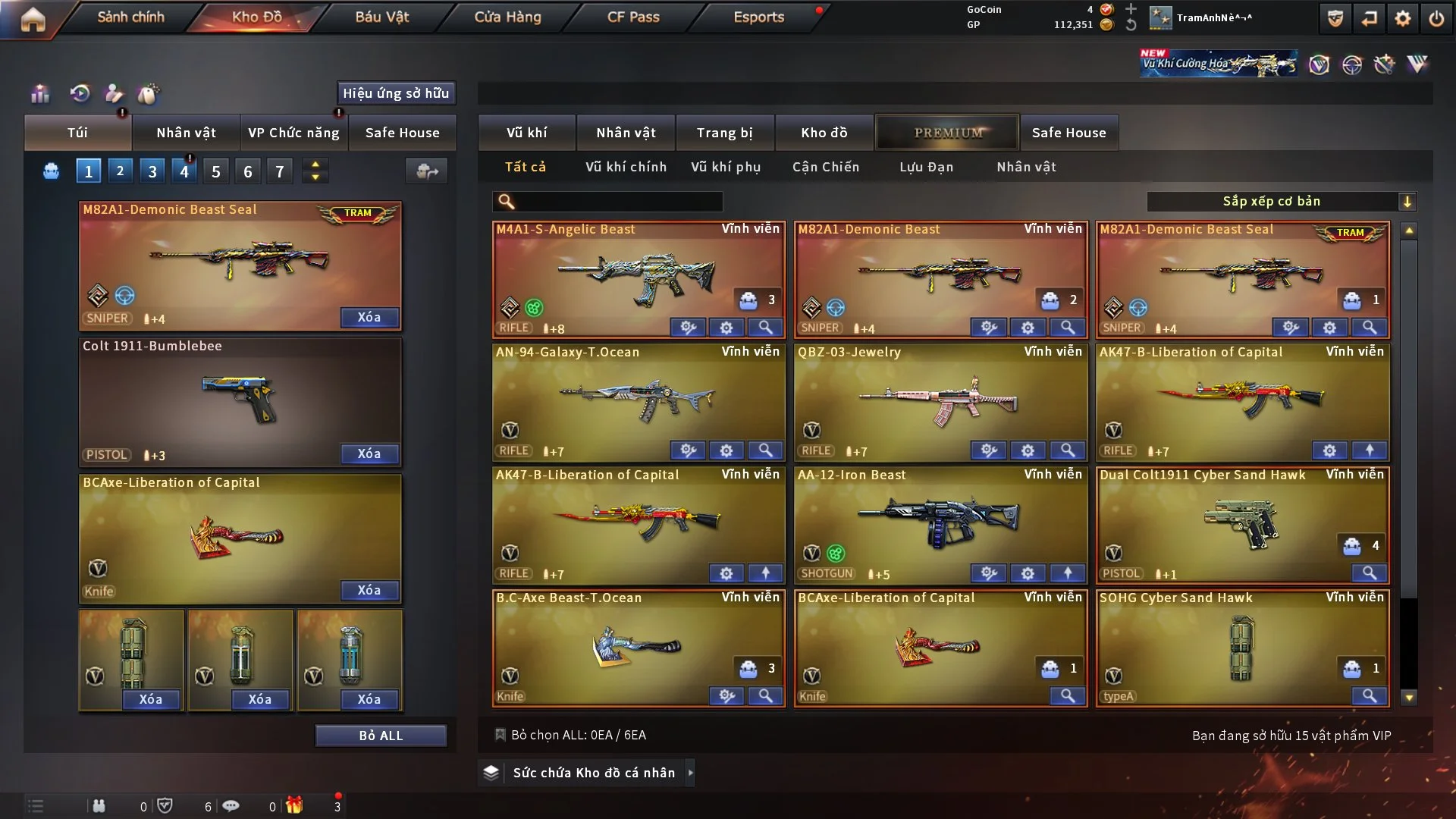Open the Hiệu ứng sở hữu panel
1456x819 pixels.
(396, 93)
